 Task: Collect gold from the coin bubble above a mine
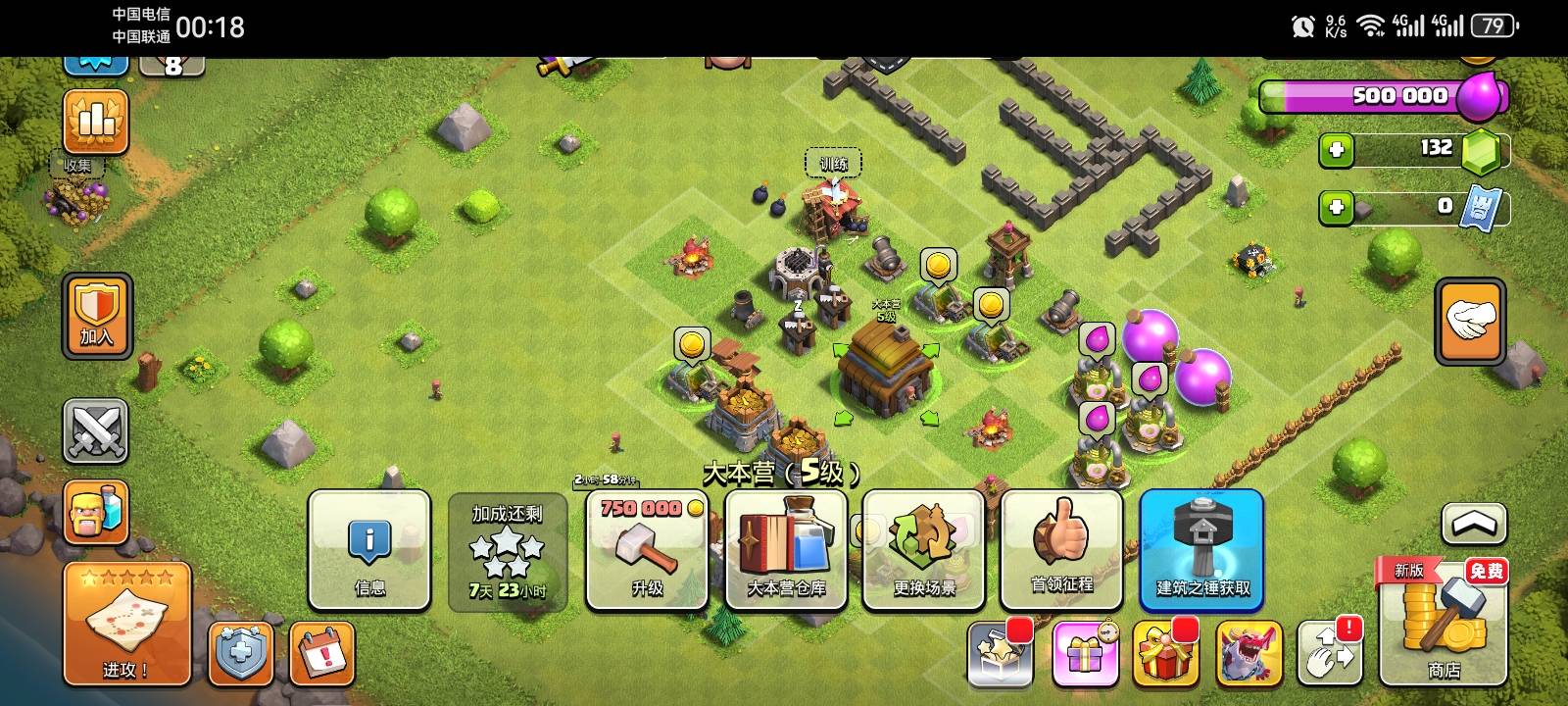(x=939, y=263)
